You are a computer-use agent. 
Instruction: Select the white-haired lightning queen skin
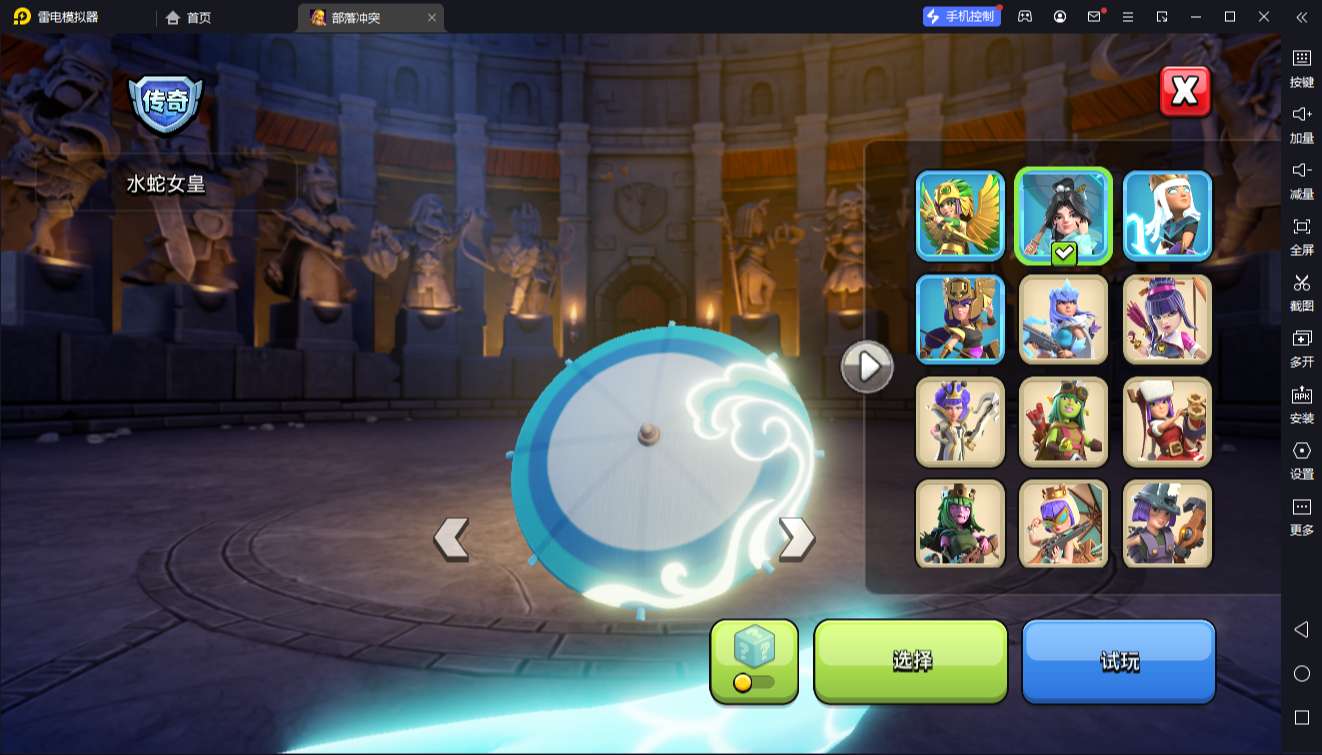pos(1167,216)
